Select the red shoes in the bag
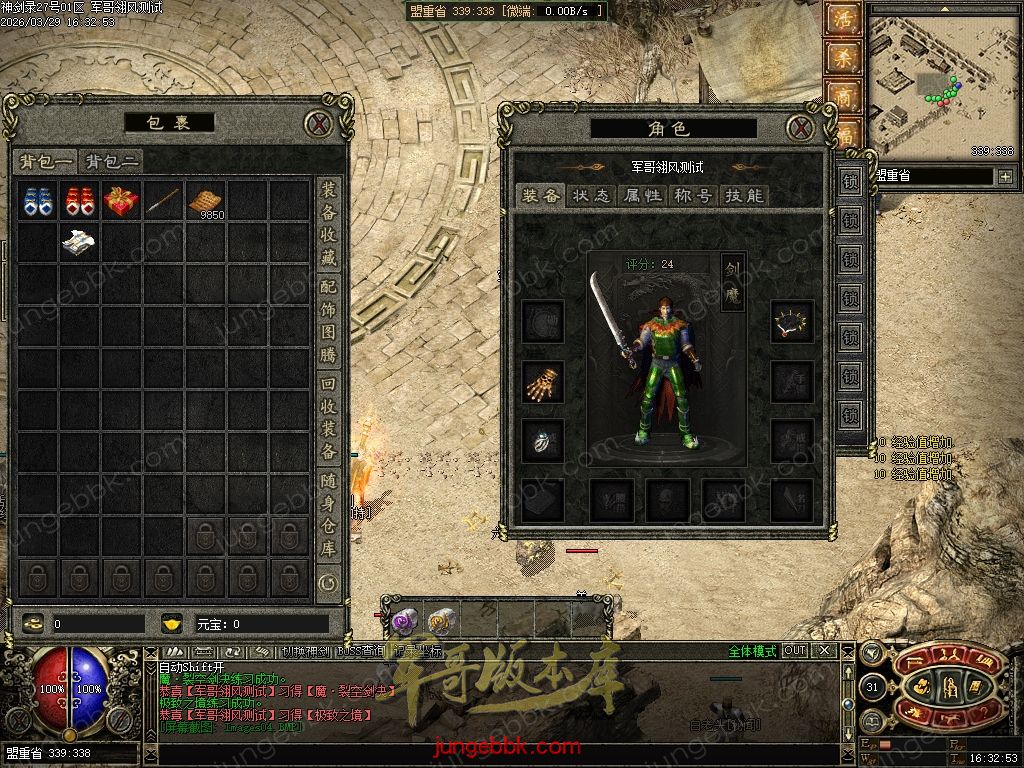Screen dimensions: 1024x768 click(80, 201)
